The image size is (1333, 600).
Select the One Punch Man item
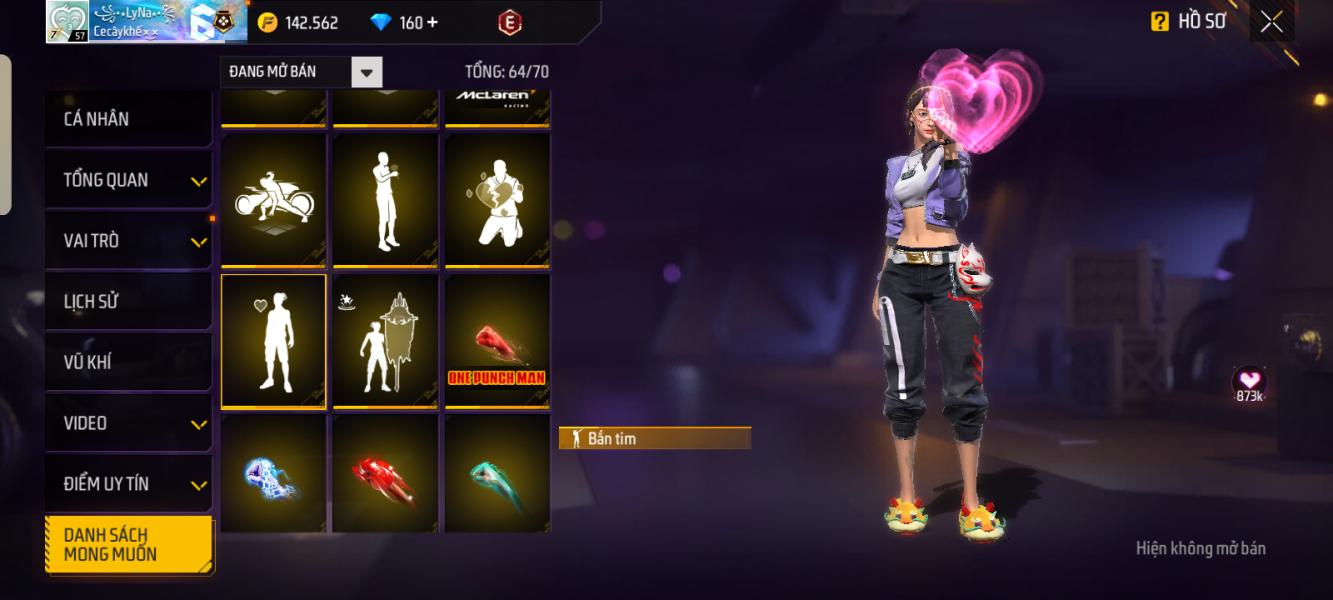click(x=497, y=341)
